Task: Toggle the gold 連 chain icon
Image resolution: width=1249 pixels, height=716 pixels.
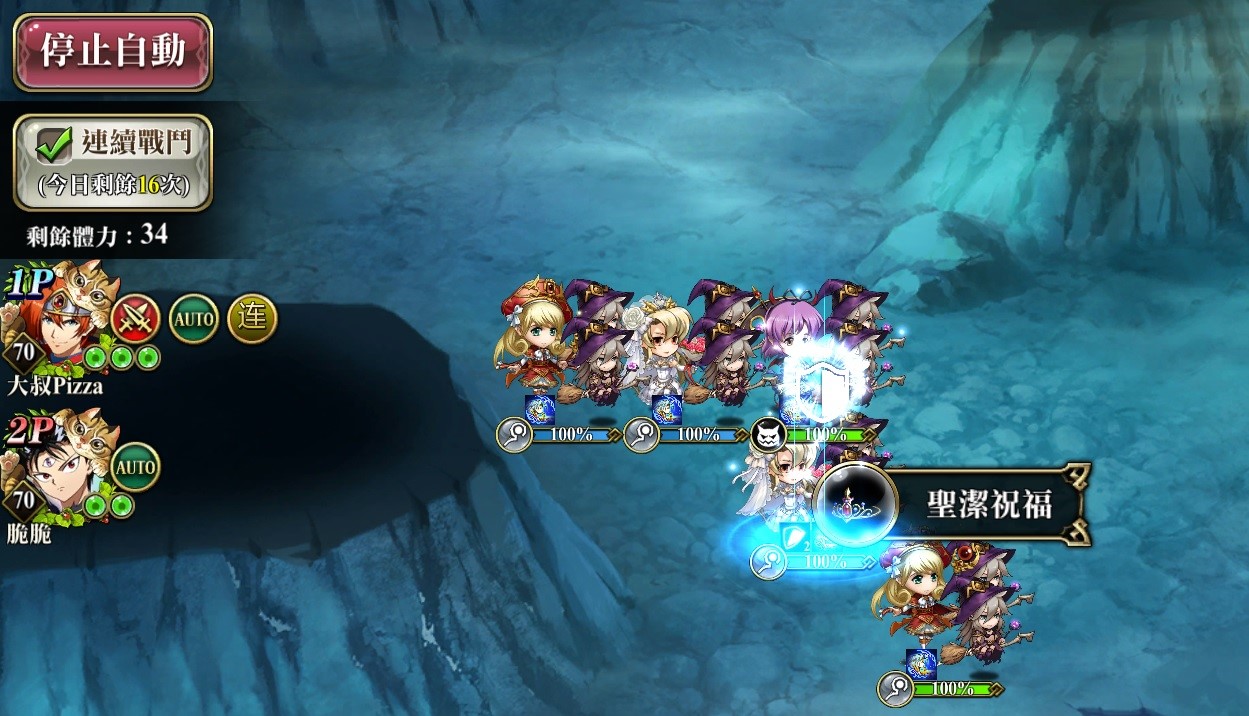Action: [252, 319]
